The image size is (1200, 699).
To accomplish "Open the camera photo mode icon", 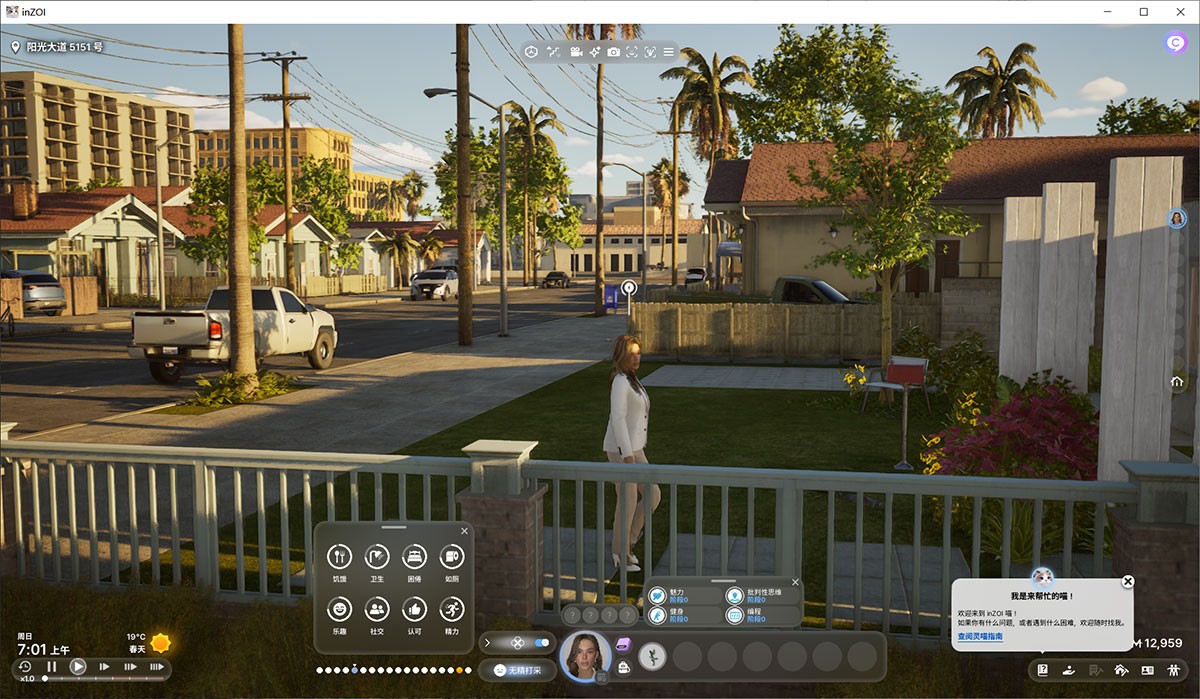I will 613,52.
